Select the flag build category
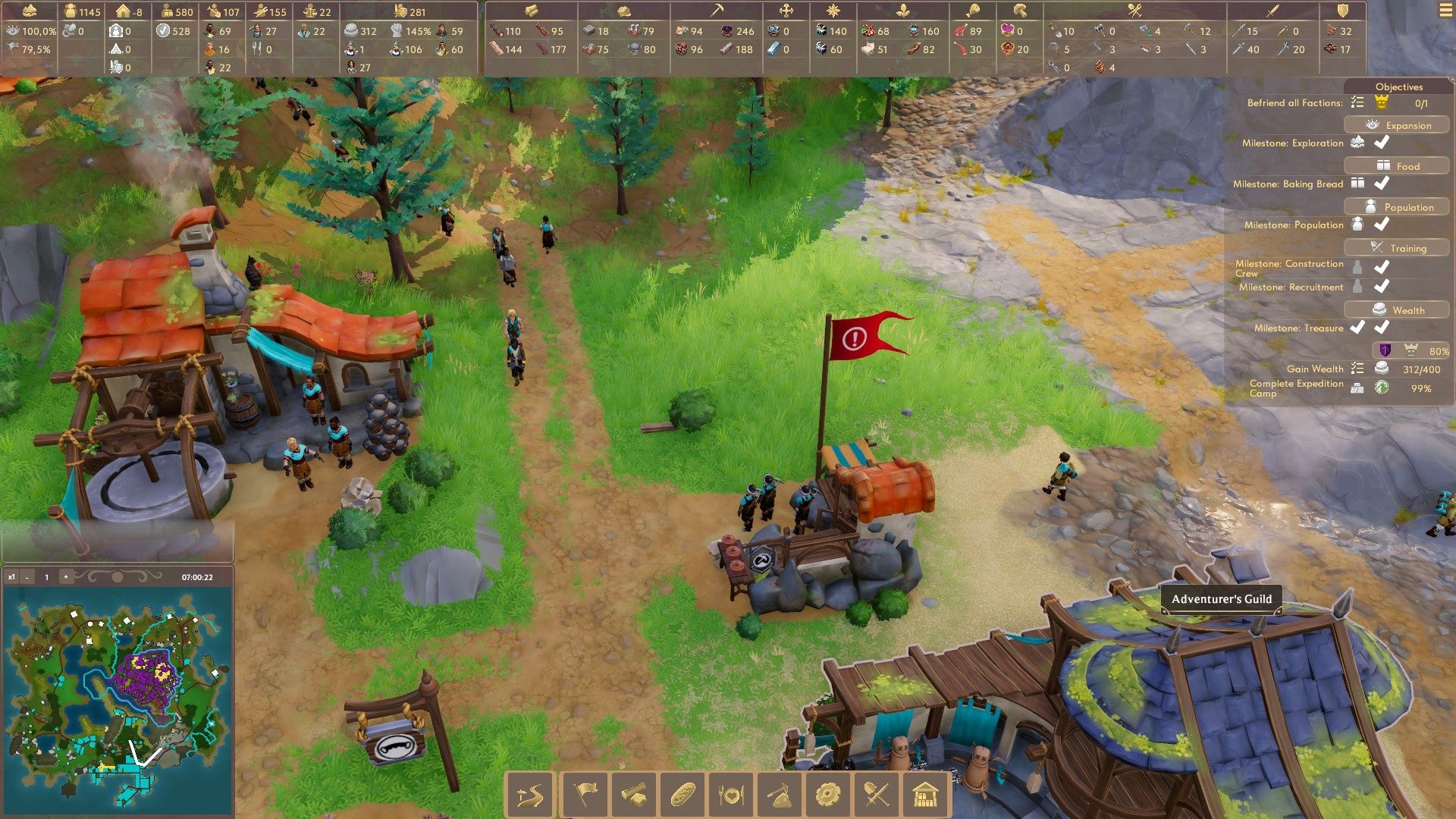Screen dimensions: 1456x819 585,795
